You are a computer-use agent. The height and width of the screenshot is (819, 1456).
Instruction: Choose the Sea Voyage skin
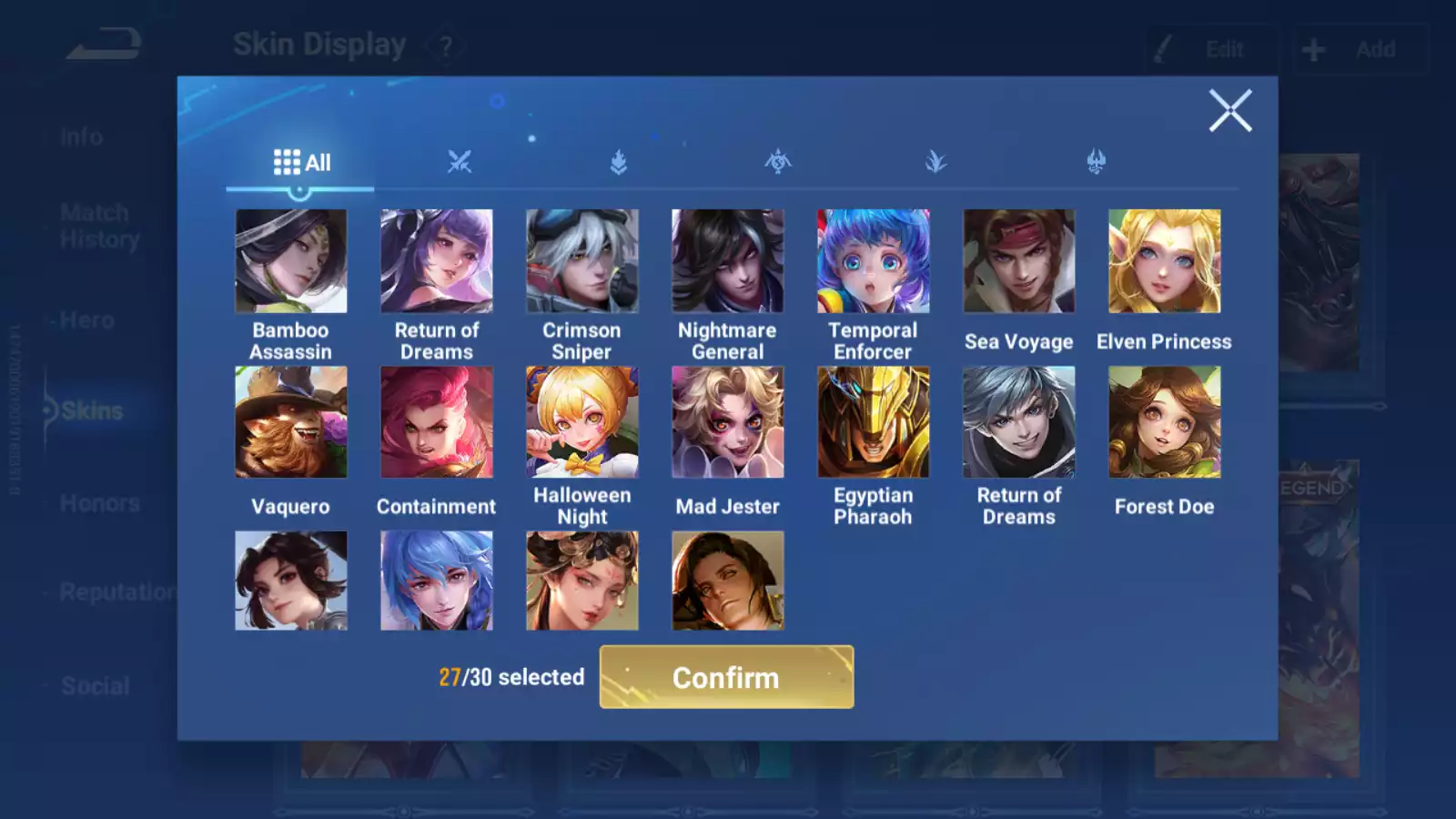click(x=1019, y=262)
